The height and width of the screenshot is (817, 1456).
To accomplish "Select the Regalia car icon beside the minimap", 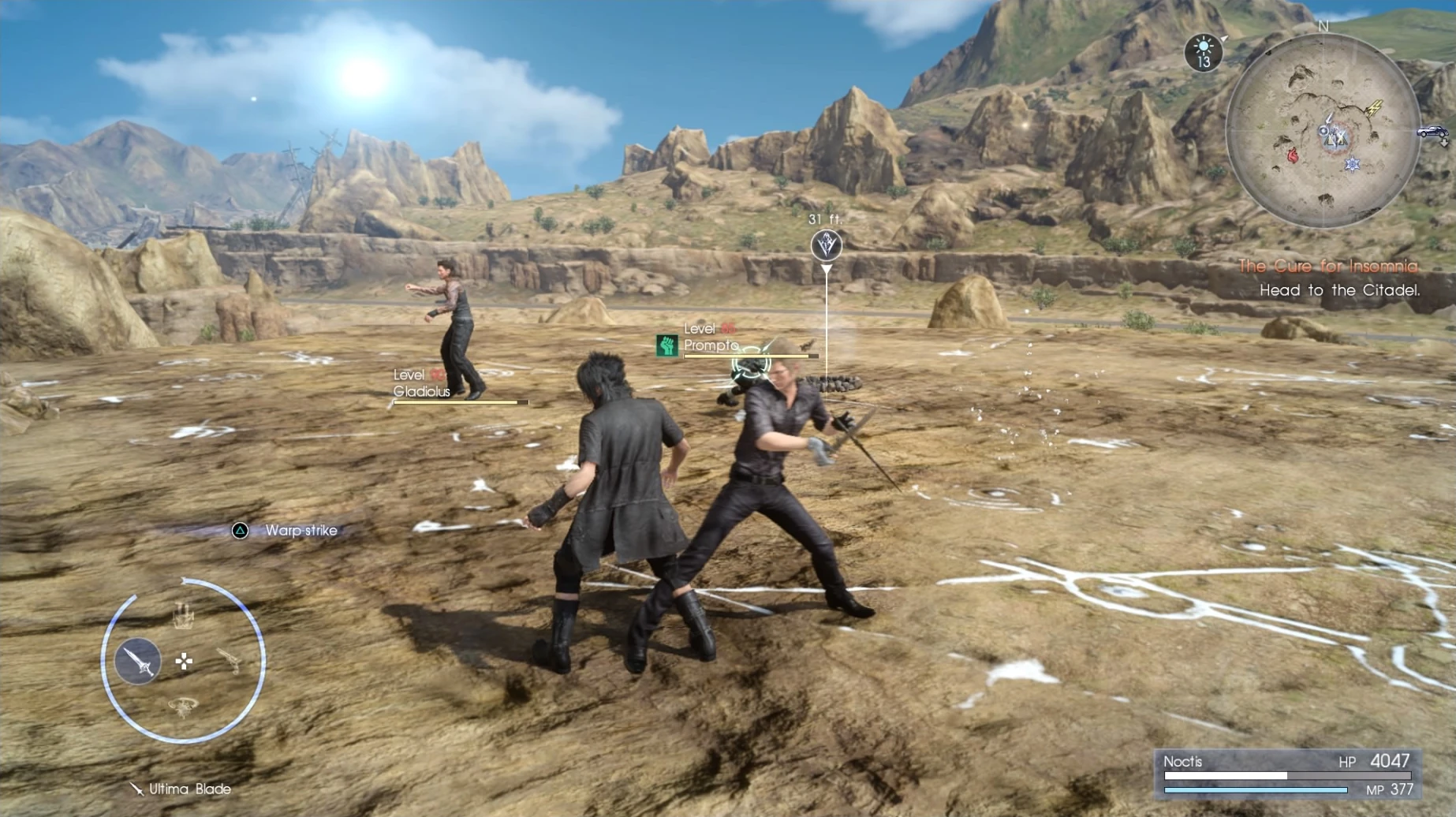I will point(1431,132).
